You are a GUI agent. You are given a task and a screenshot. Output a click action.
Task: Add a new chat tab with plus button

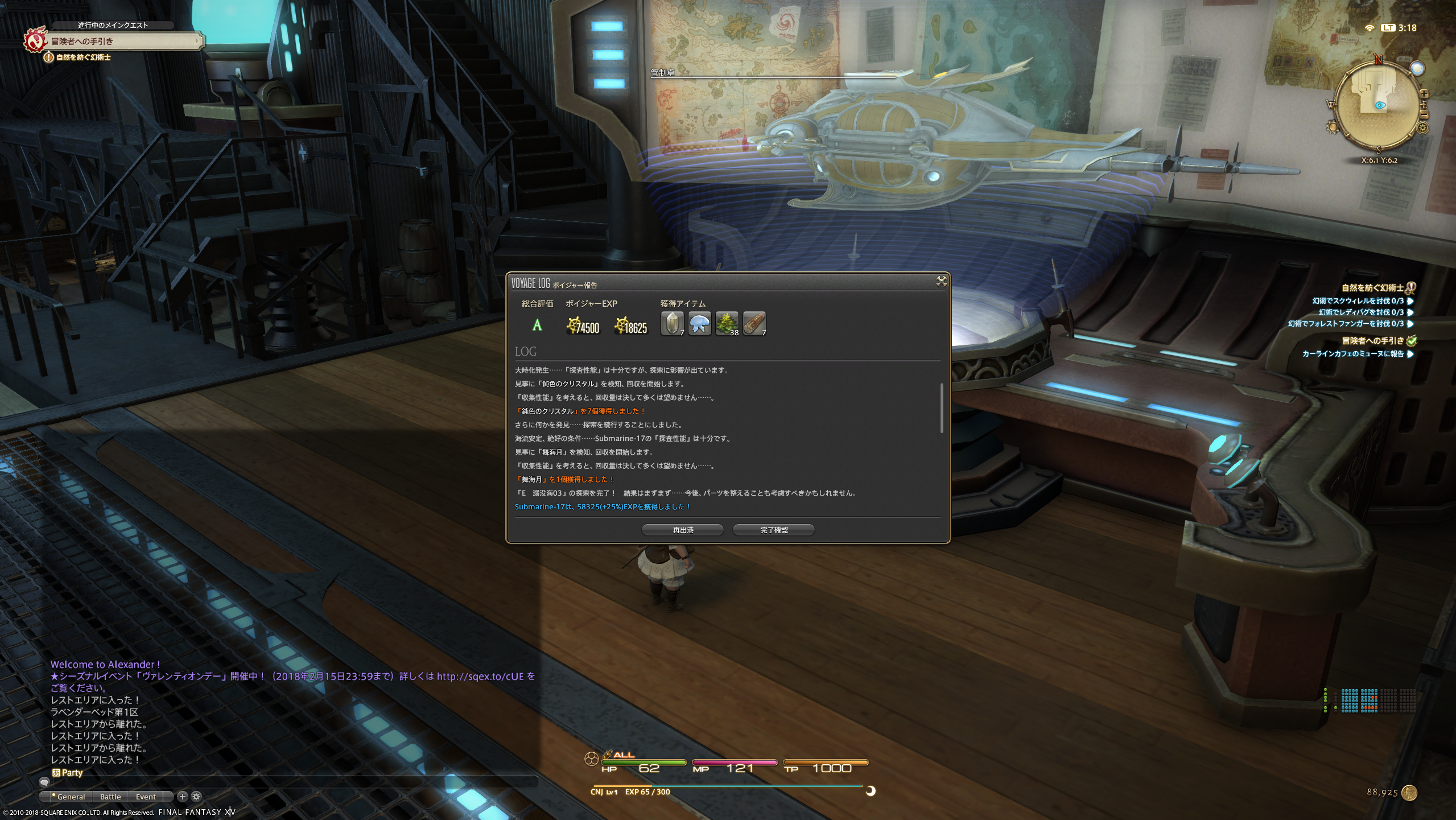click(x=183, y=797)
